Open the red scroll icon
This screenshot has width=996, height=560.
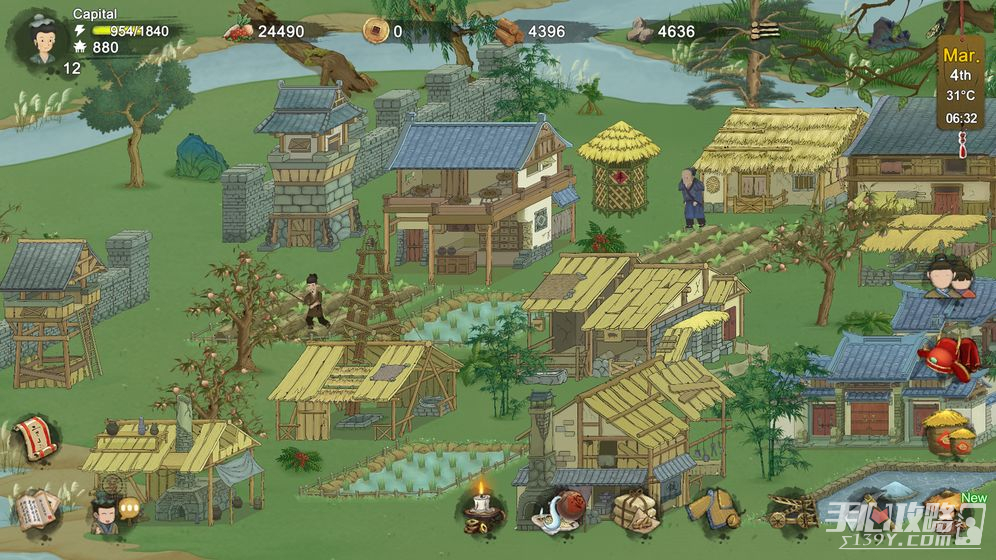tap(37, 438)
